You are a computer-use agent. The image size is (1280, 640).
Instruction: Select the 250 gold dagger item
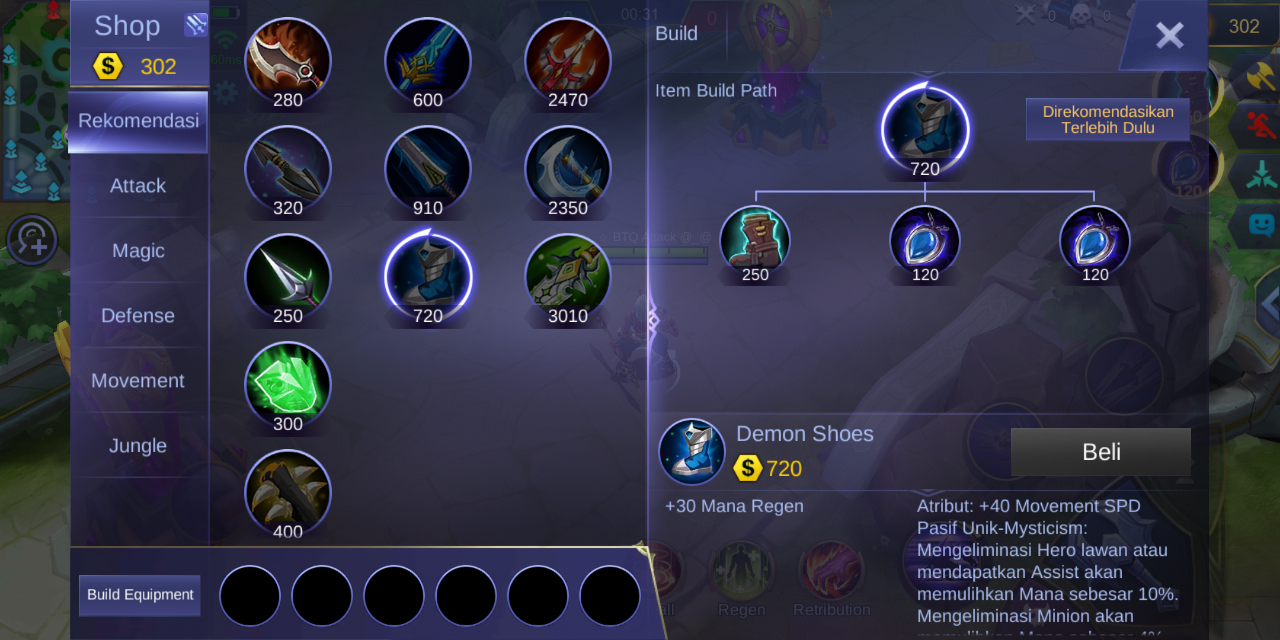[x=288, y=276]
